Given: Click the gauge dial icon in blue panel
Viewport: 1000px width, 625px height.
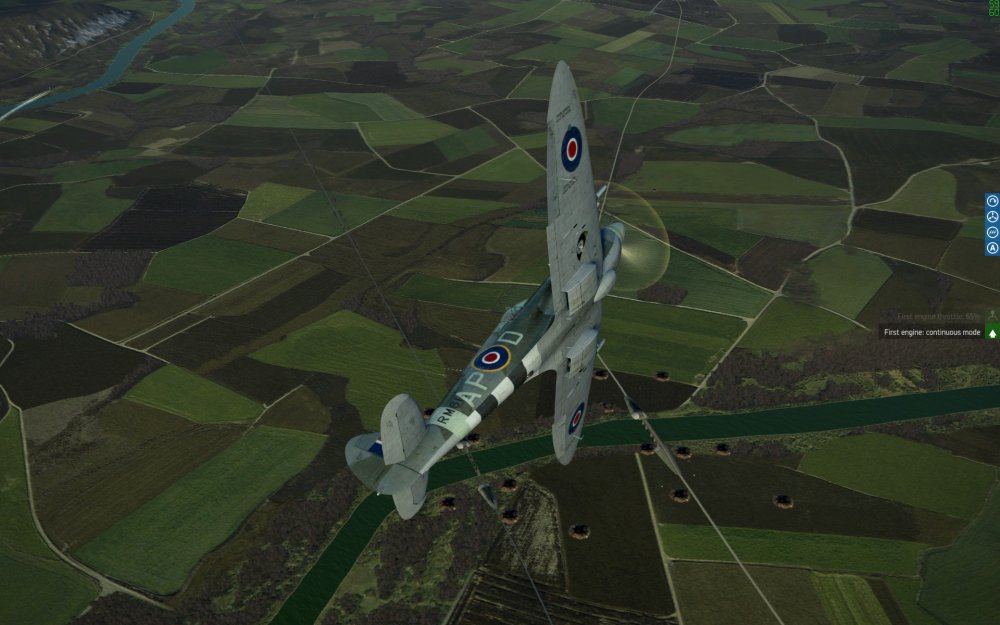Looking at the screenshot, I should [992, 202].
